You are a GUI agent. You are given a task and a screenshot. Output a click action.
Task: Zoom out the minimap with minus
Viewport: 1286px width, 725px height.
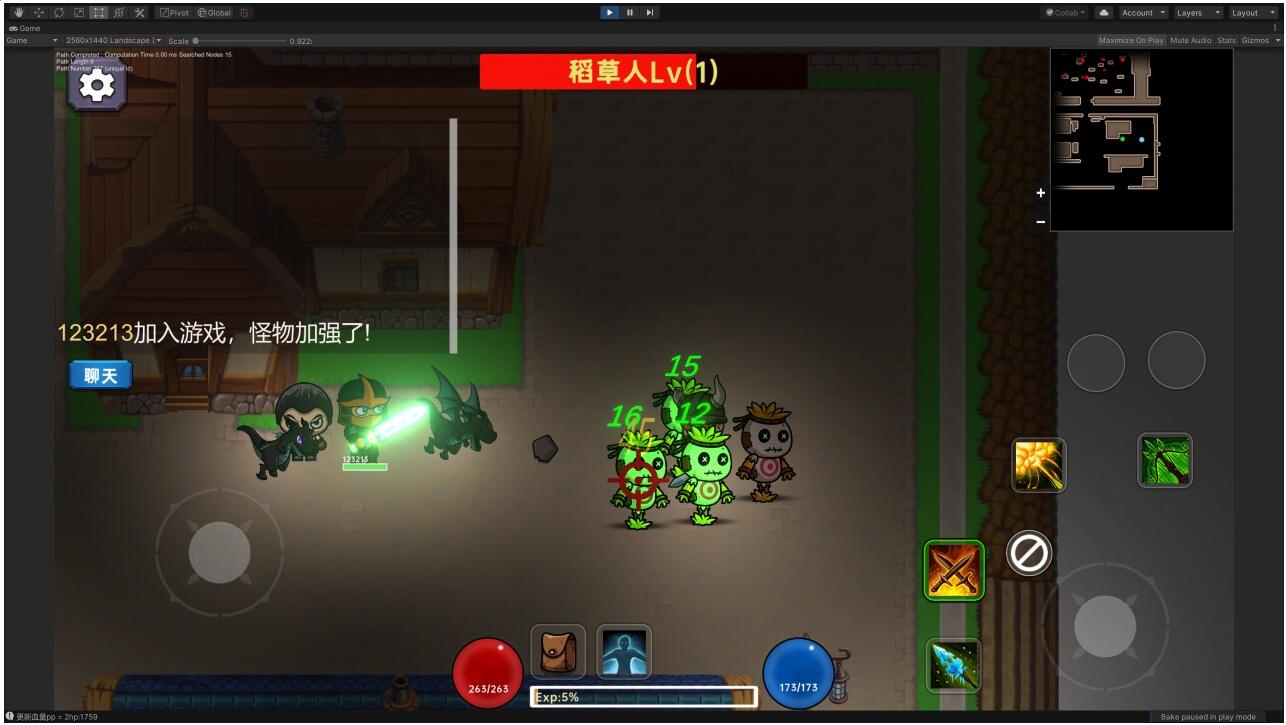(1040, 221)
